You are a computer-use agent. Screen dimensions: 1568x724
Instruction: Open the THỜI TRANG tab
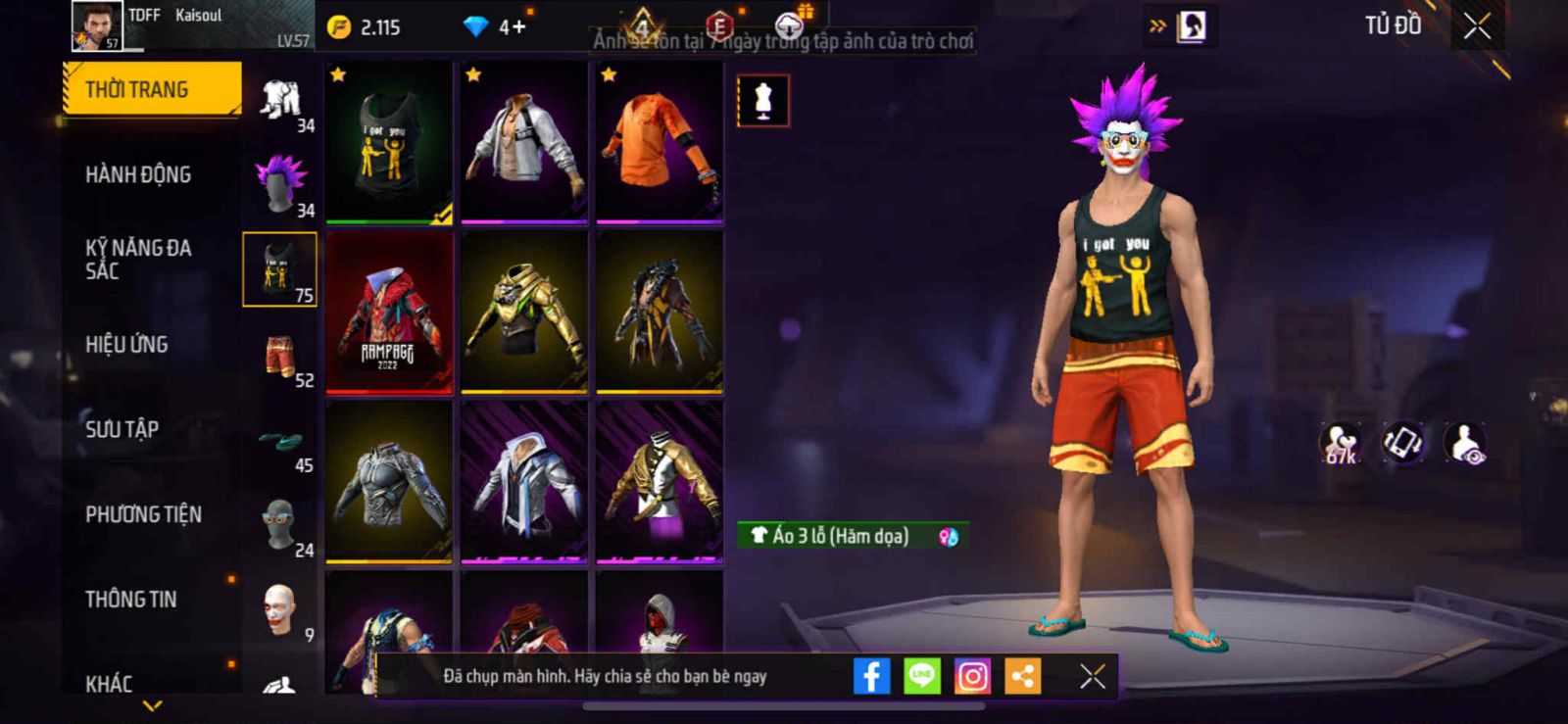(151, 89)
